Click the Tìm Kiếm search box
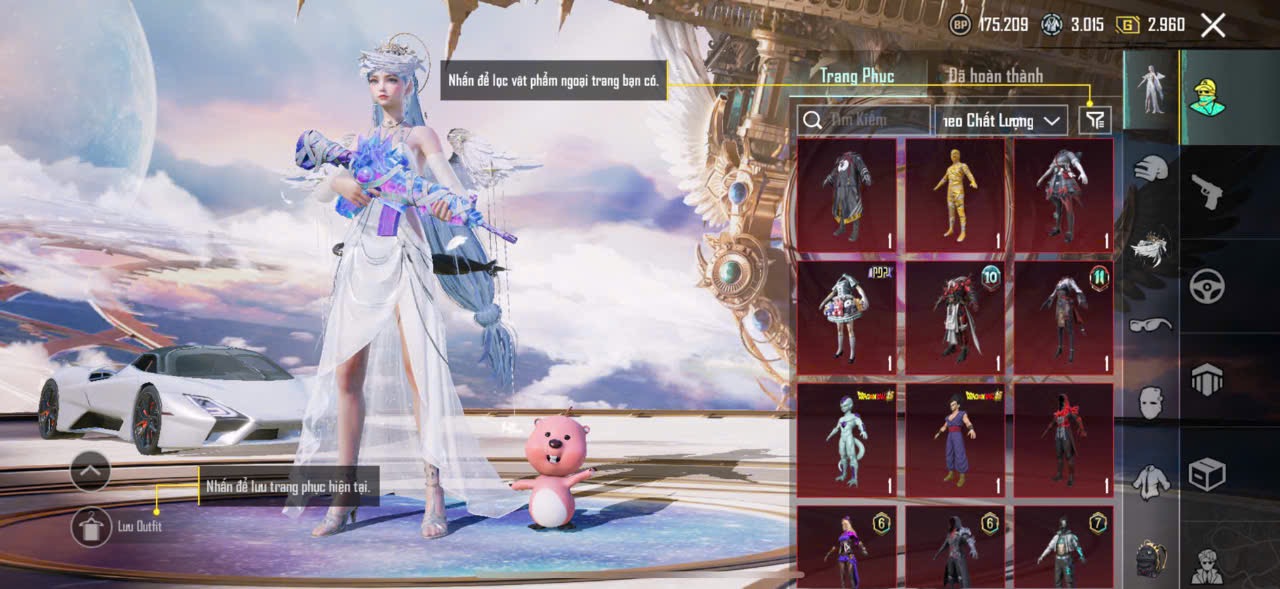The height and width of the screenshot is (589, 1280). [864, 121]
